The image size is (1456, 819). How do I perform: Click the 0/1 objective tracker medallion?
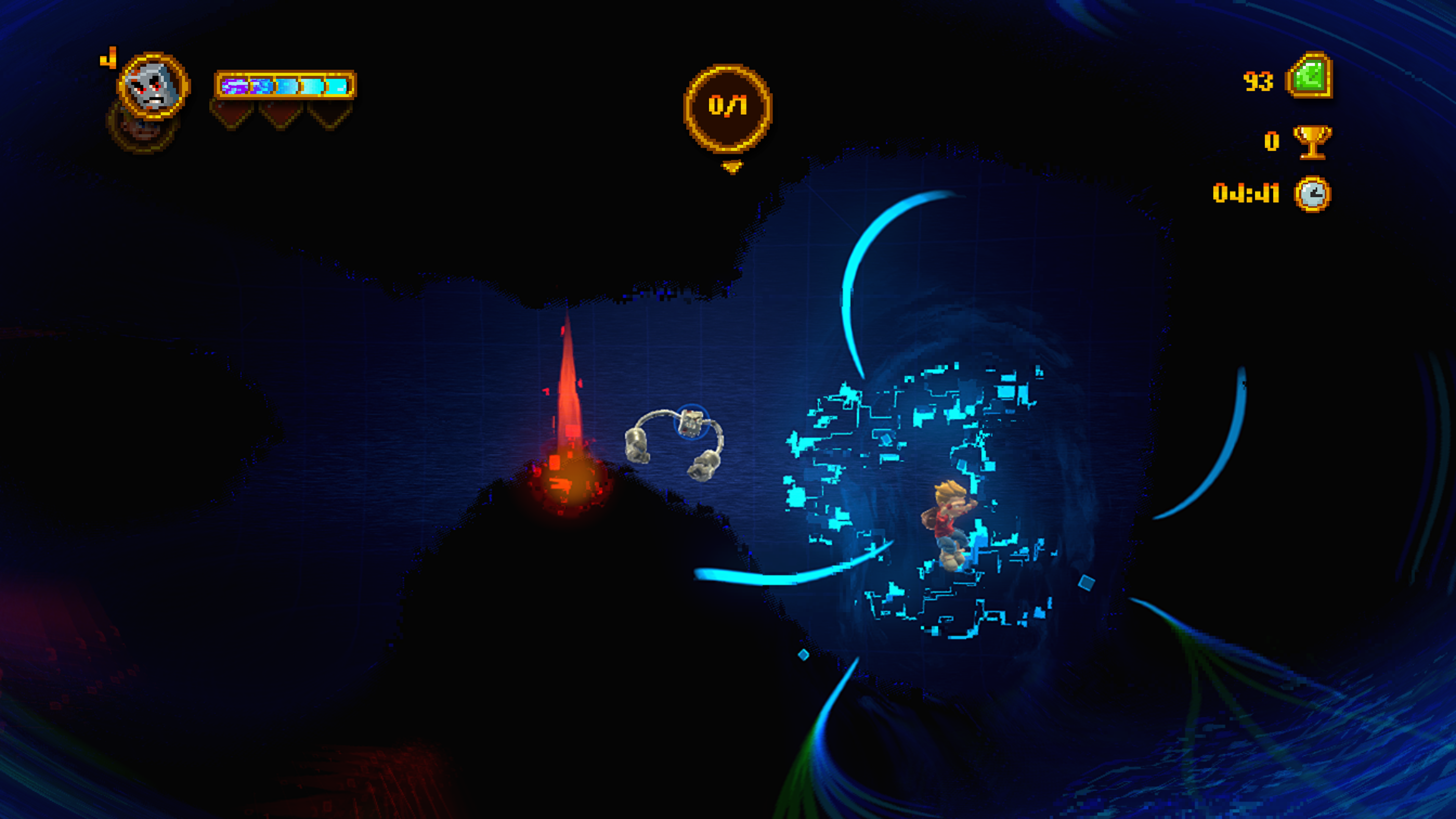pyautogui.click(x=728, y=107)
